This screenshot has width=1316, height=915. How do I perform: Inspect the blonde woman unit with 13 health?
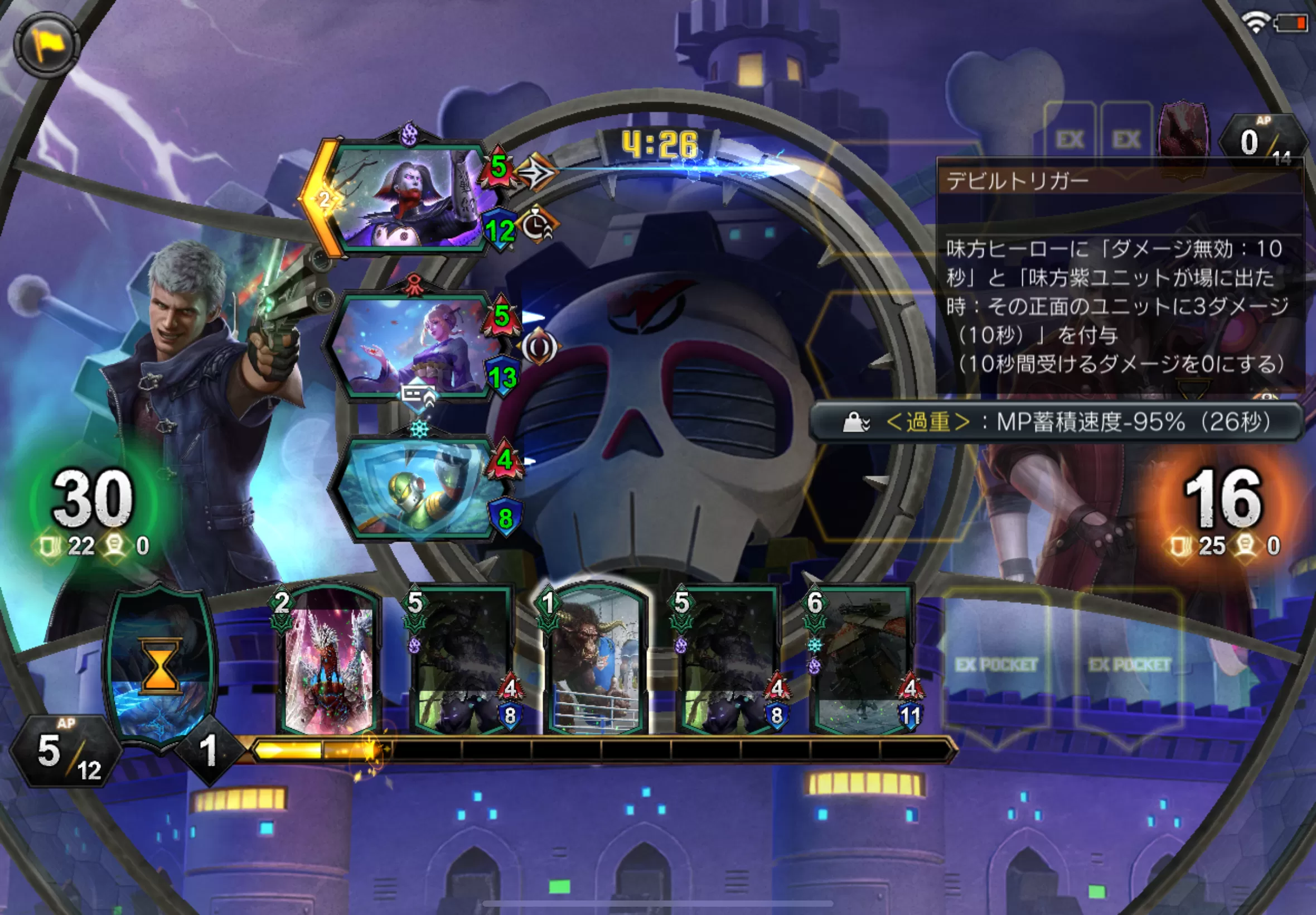tap(412, 347)
